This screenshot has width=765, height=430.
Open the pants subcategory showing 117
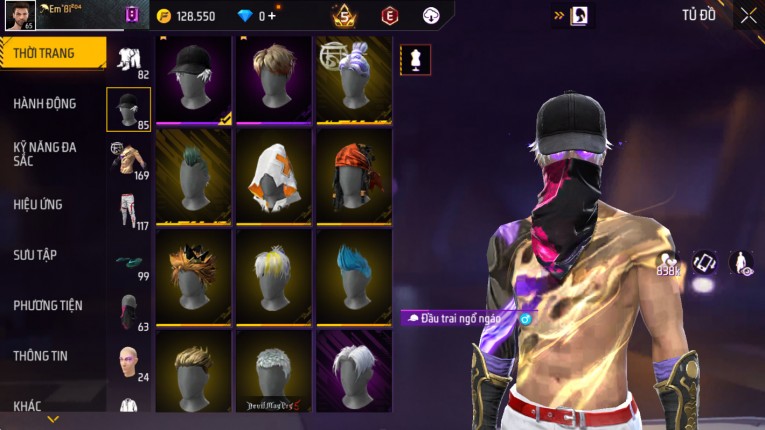pos(128,210)
